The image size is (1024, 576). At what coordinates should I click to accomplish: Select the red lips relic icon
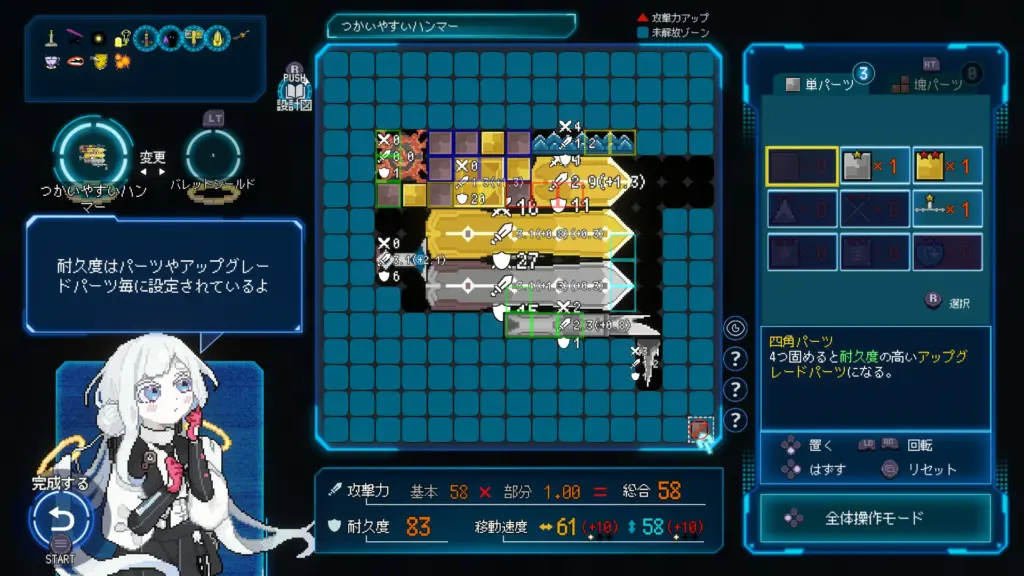pyautogui.click(x=76, y=62)
